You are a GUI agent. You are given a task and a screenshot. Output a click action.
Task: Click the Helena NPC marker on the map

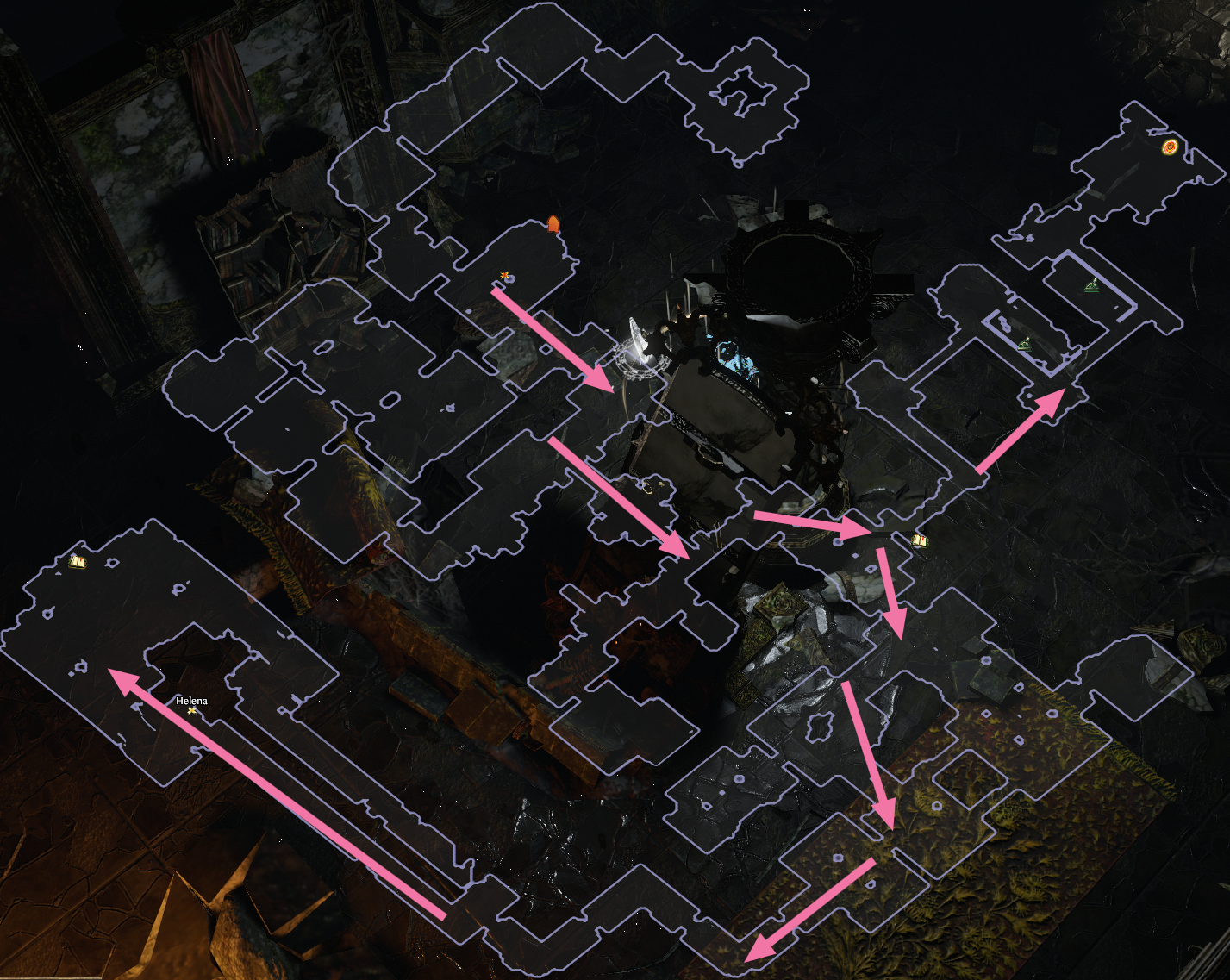pos(191,710)
